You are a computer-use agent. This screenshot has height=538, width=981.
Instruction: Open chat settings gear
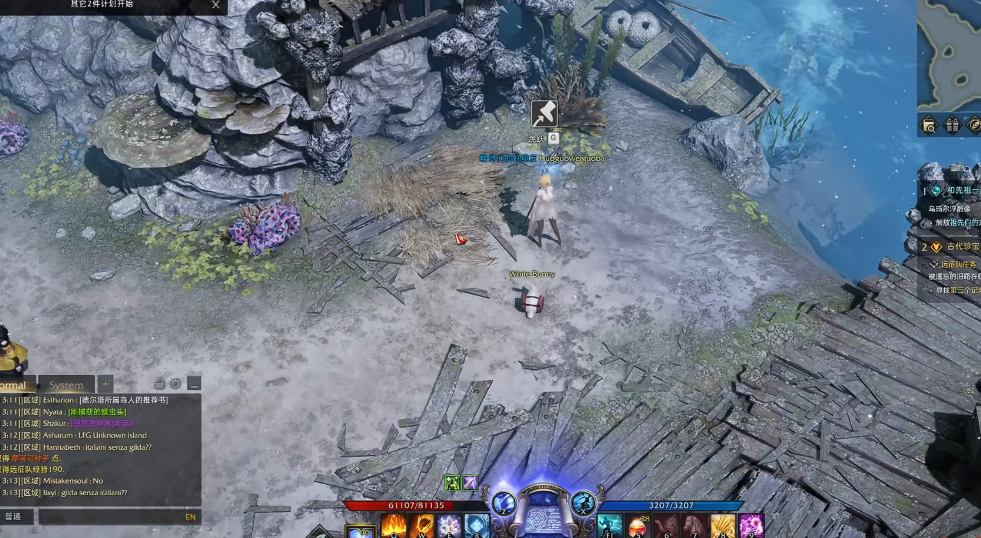[x=175, y=384]
